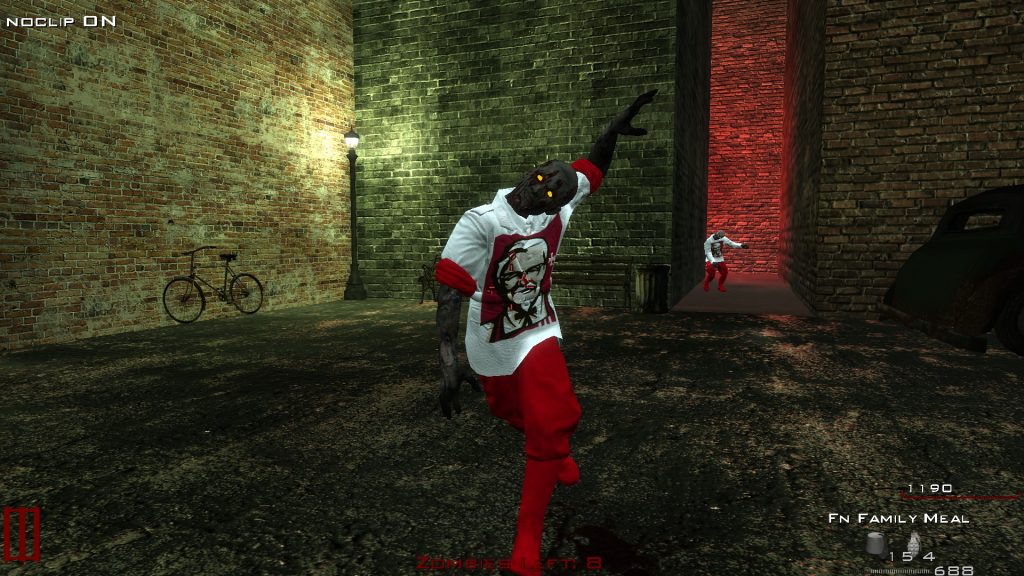This screenshot has height=576, width=1024.
Task: Select the bucket tactical grenade icon
Action: pos(877,543)
